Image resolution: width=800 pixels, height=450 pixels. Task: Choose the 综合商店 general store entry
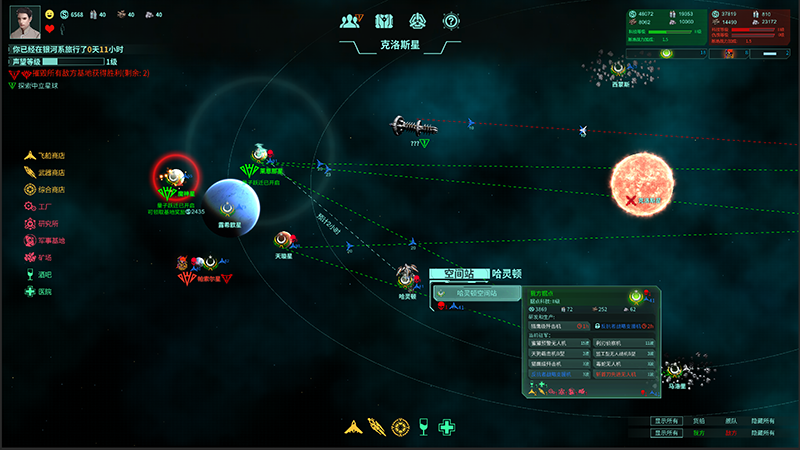click(x=50, y=189)
